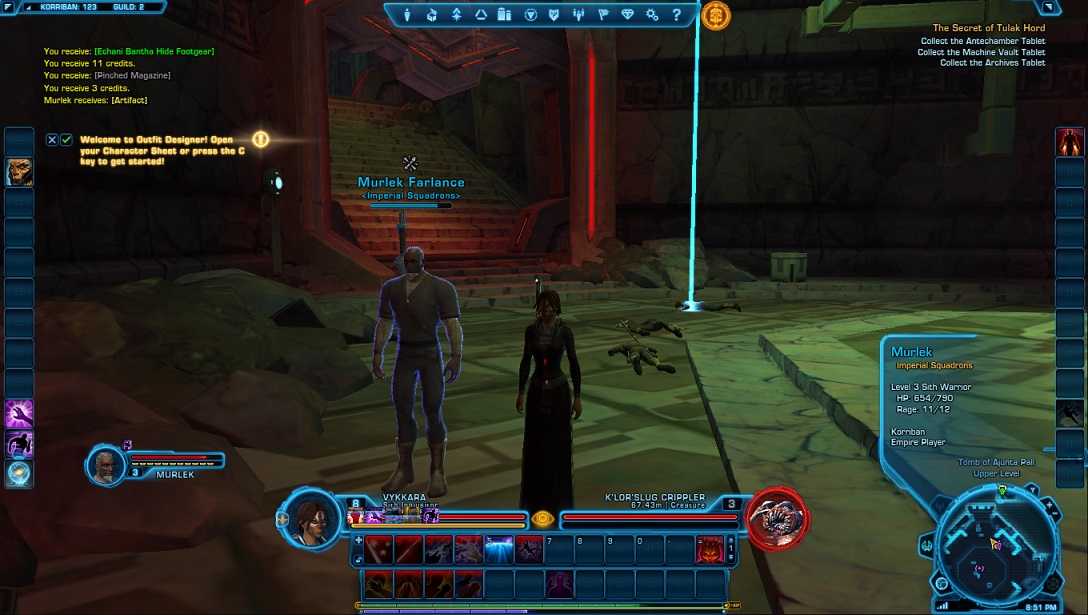Select The Secret of Tulak Hord quest tracker
The height and width of the screenshot is (615, 1088).
coord(988,28)
